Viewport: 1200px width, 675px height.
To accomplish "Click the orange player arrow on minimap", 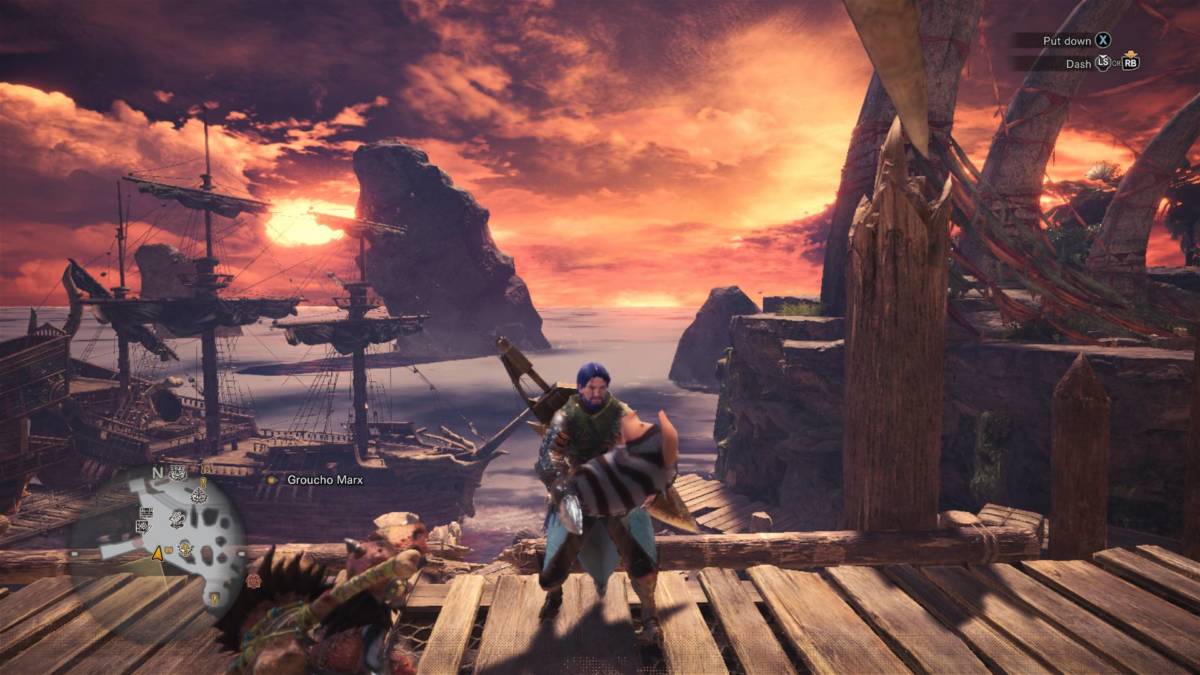I will coord(157,552).
